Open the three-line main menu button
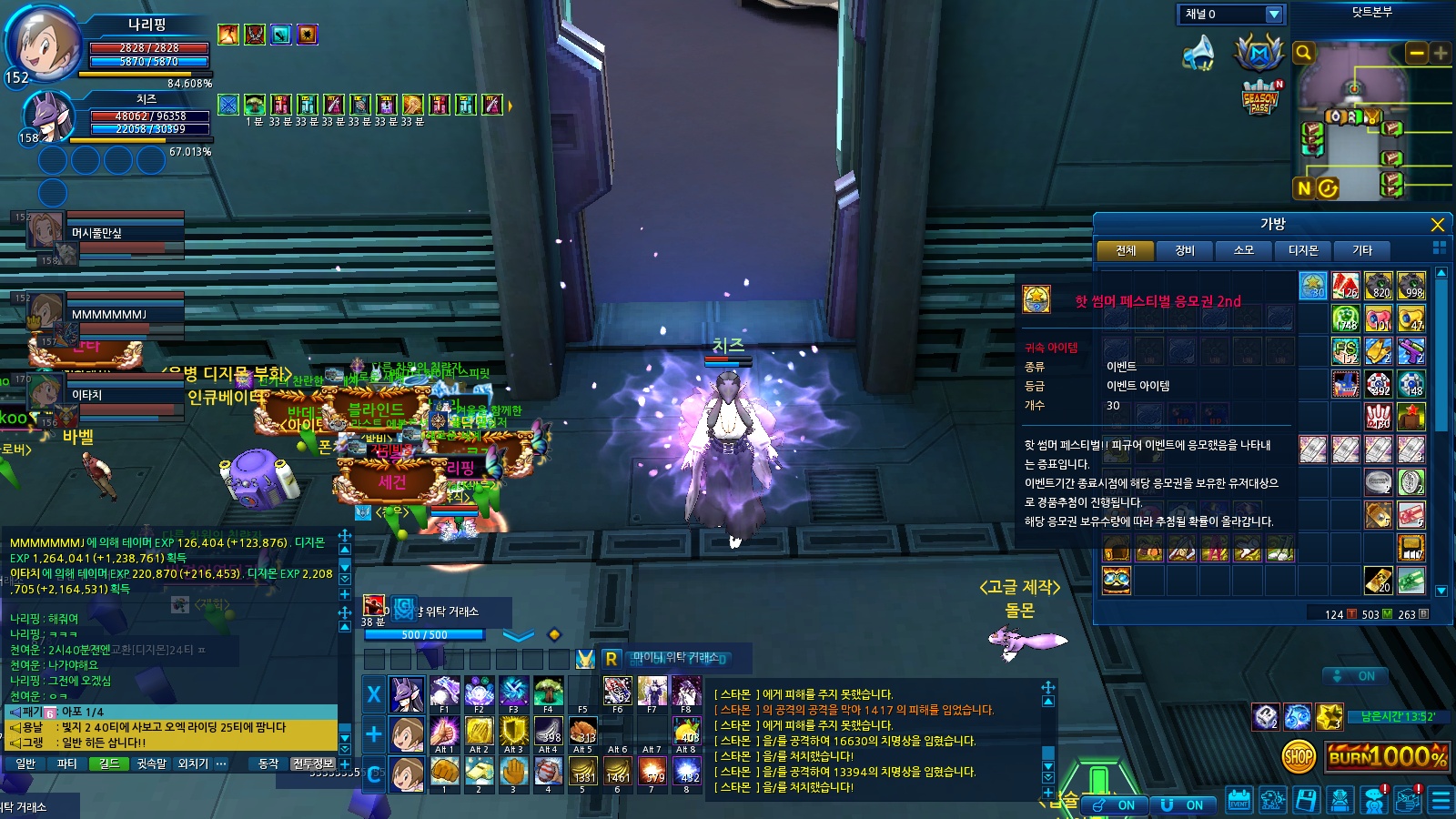The height and width of the screenshot is (819, 1456). (1441, 801)
